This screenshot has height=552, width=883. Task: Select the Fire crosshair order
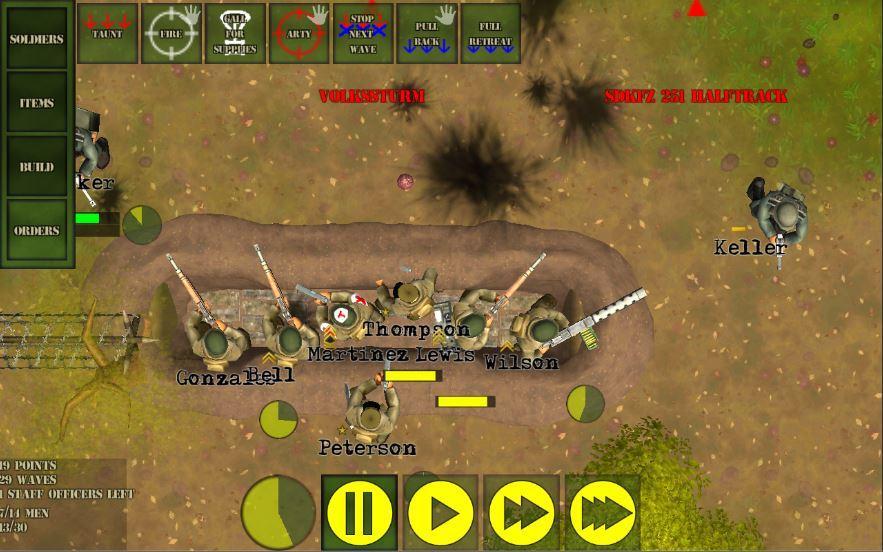tap(171, 33)
